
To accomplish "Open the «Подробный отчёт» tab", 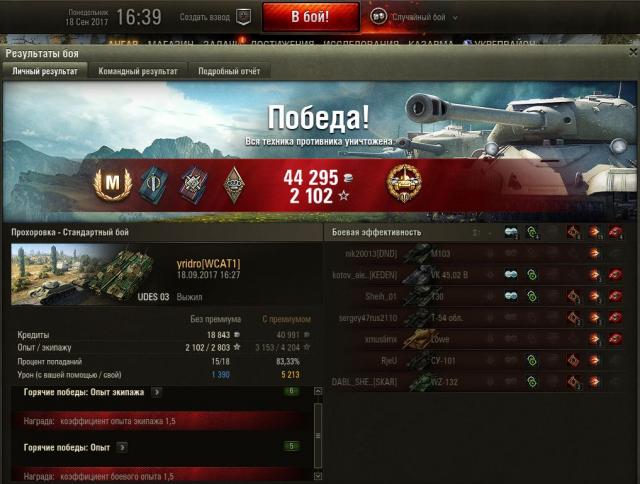I will (228, 72).
